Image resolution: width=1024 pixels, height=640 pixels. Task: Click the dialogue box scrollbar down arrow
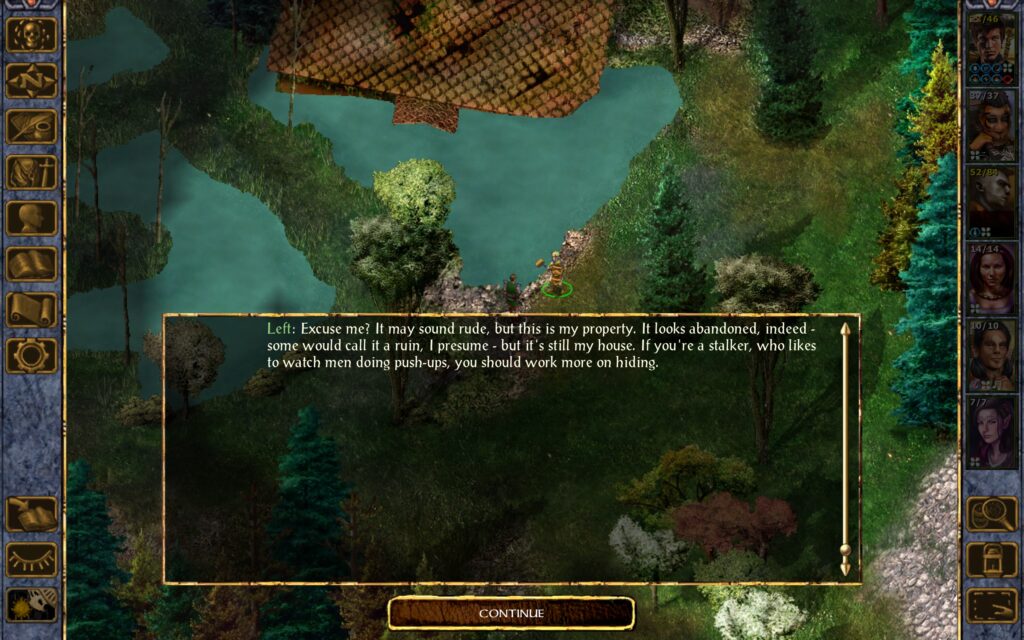(x=845, y=567)
